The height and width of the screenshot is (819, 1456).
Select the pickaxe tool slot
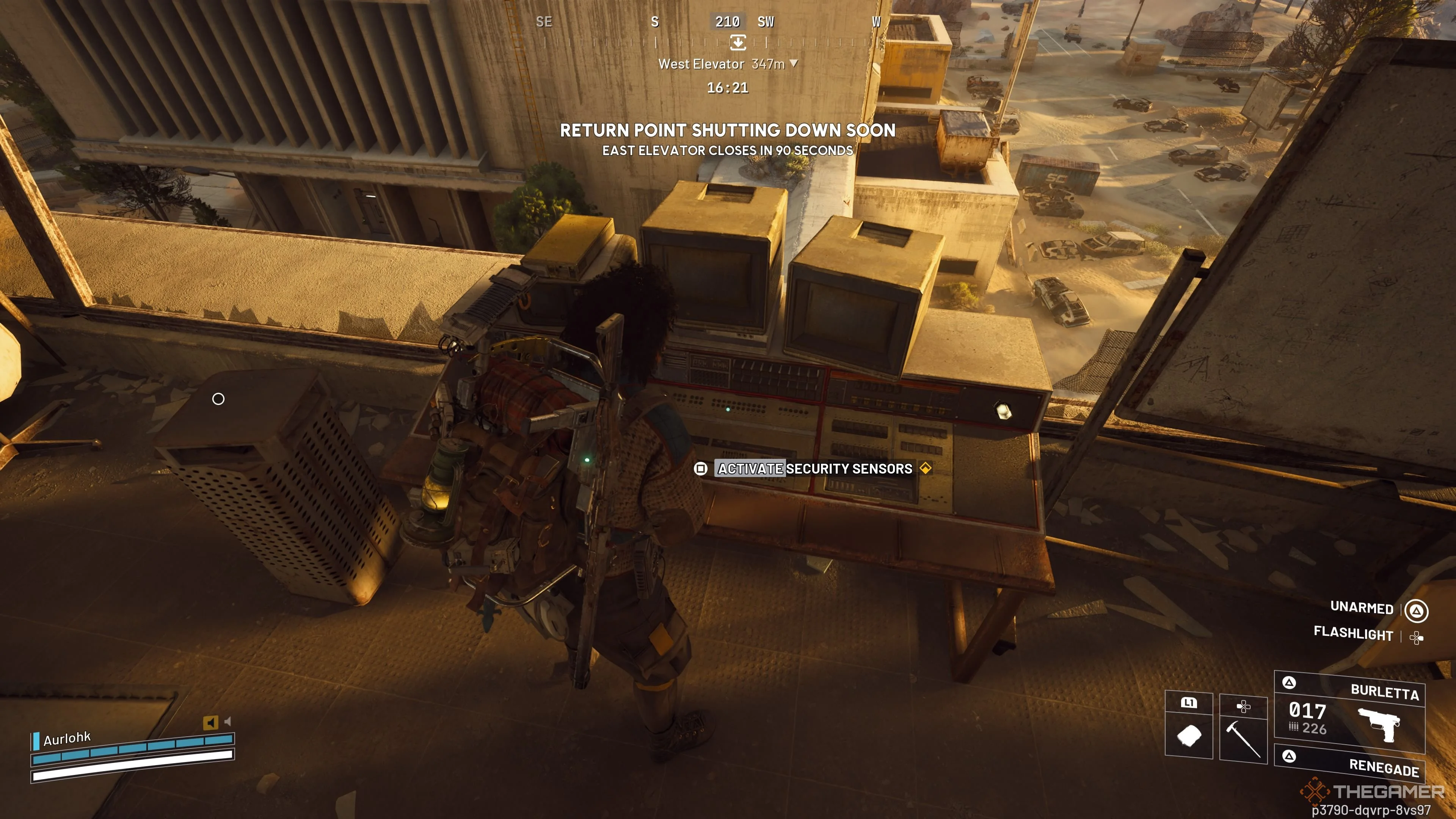(1243, 737)
